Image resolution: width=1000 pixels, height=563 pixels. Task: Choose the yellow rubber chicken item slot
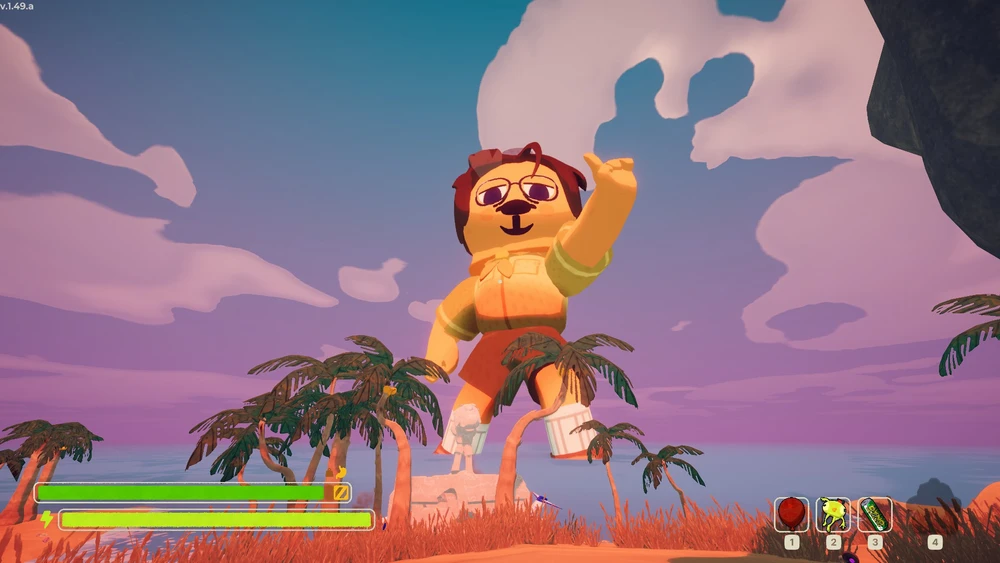pos(833,514)
